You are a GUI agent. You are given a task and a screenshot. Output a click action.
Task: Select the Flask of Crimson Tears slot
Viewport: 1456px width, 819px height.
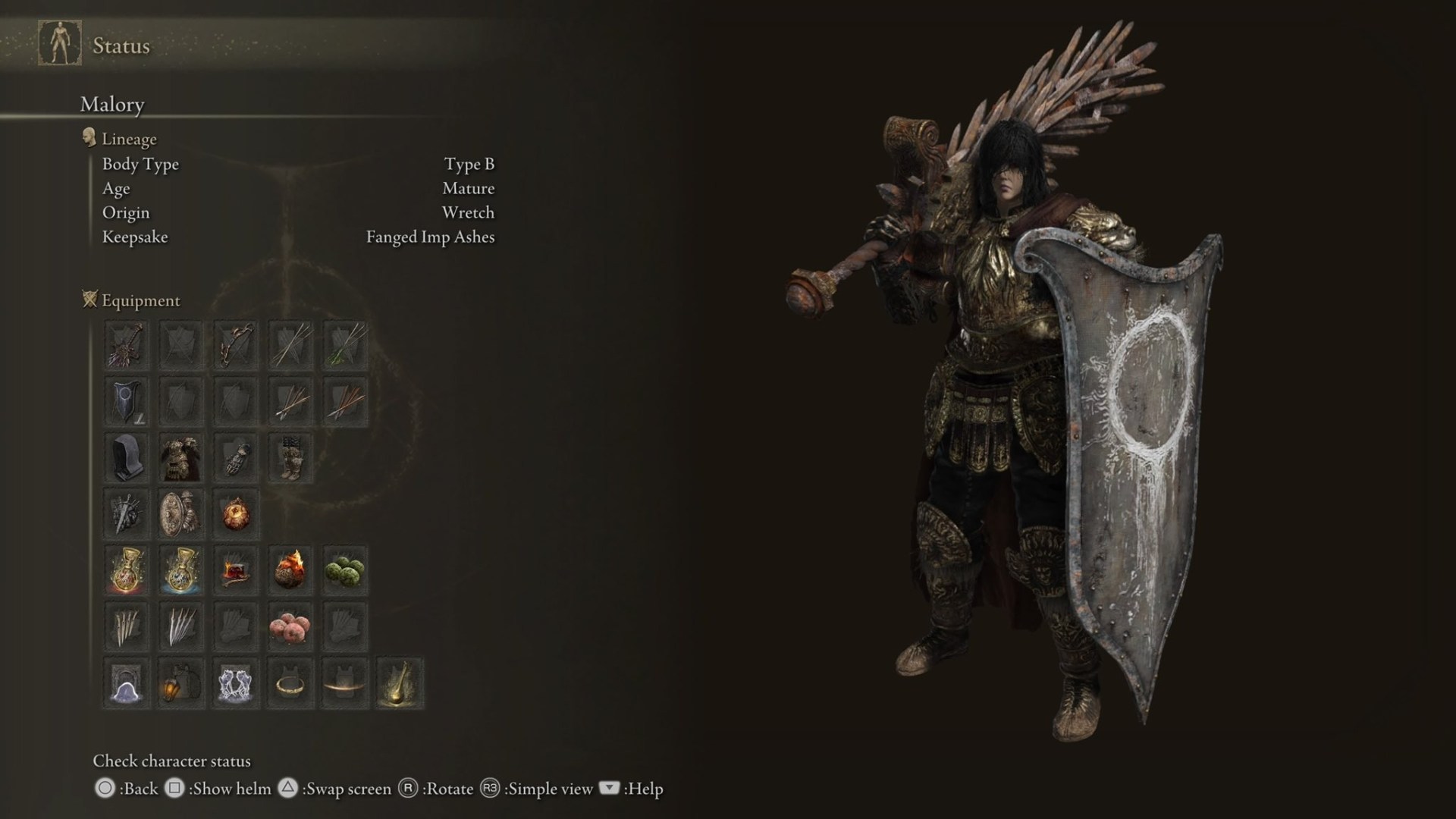126,569
